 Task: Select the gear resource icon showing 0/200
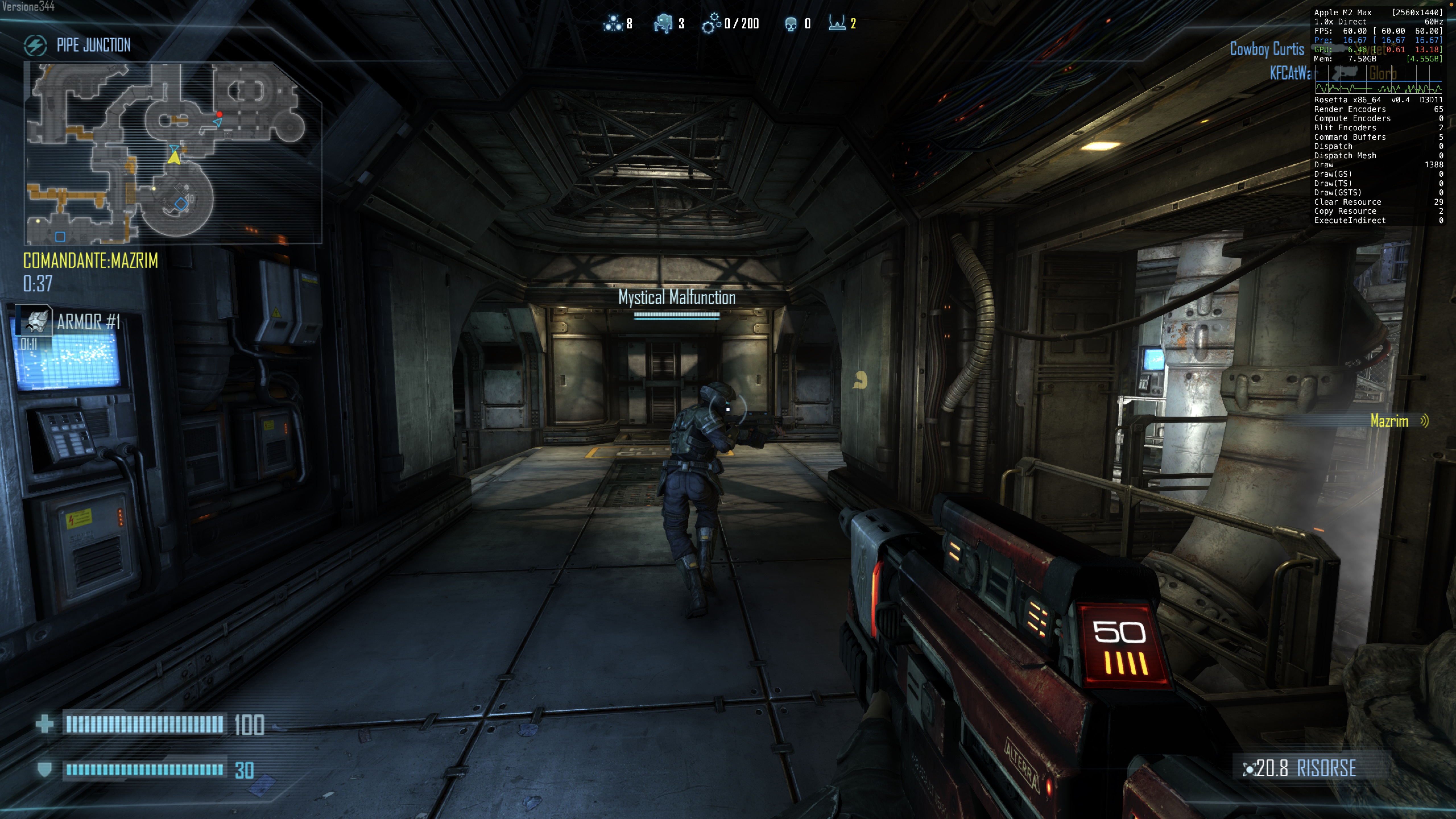tap(711, 23)
